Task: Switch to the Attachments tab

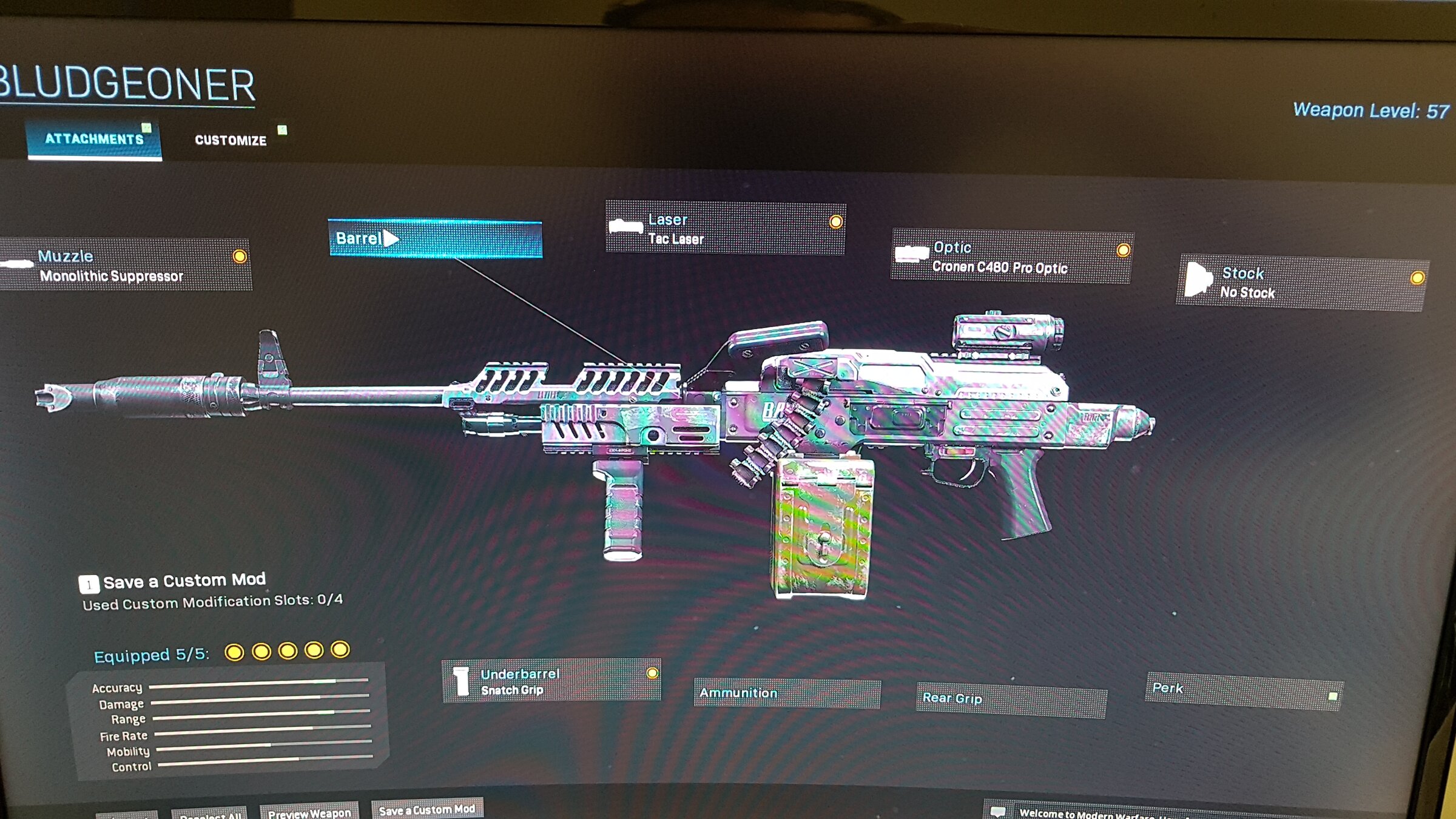Action: pos(94,139)
